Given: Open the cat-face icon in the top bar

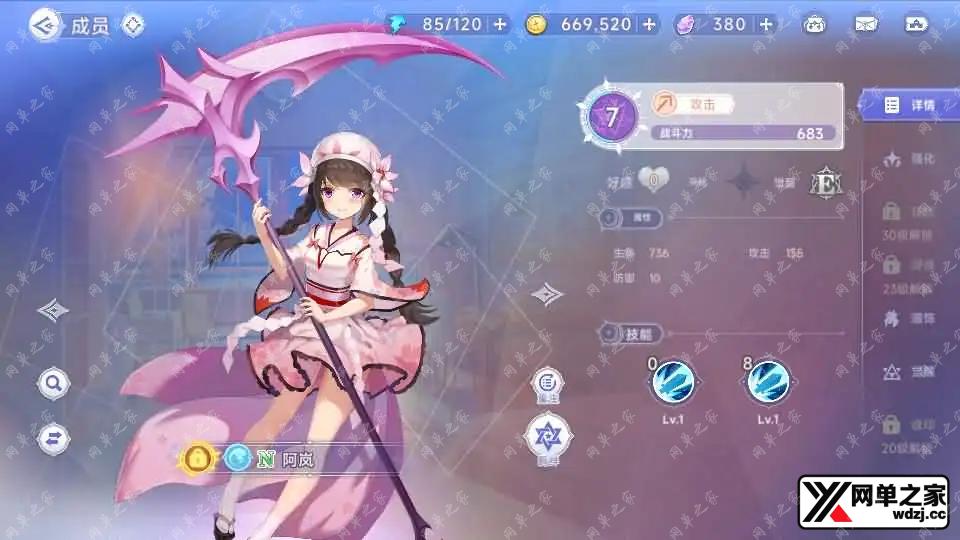Looking at the screenshot, I should pos(815,24).
